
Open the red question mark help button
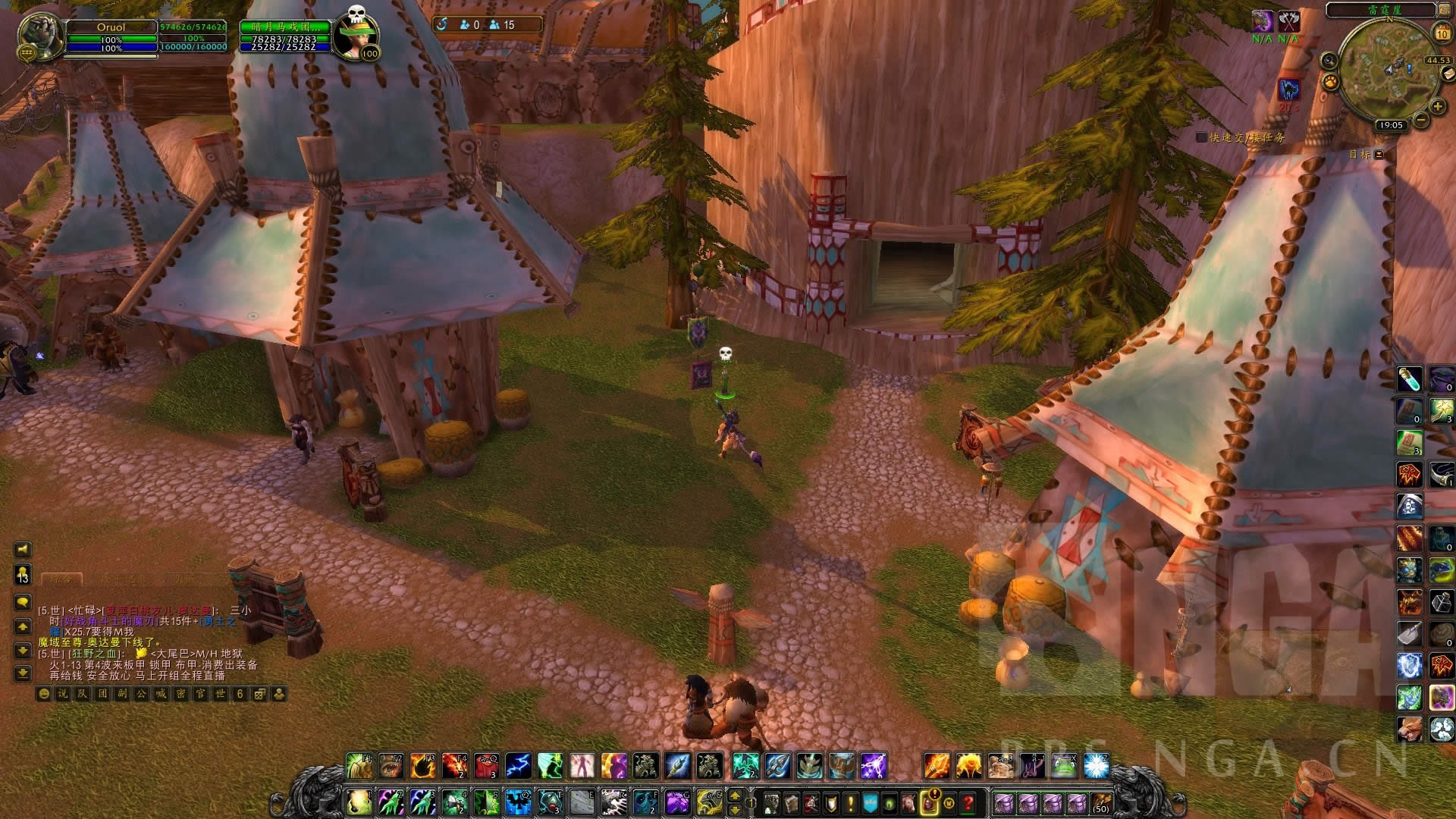click(x=968, y=802)
